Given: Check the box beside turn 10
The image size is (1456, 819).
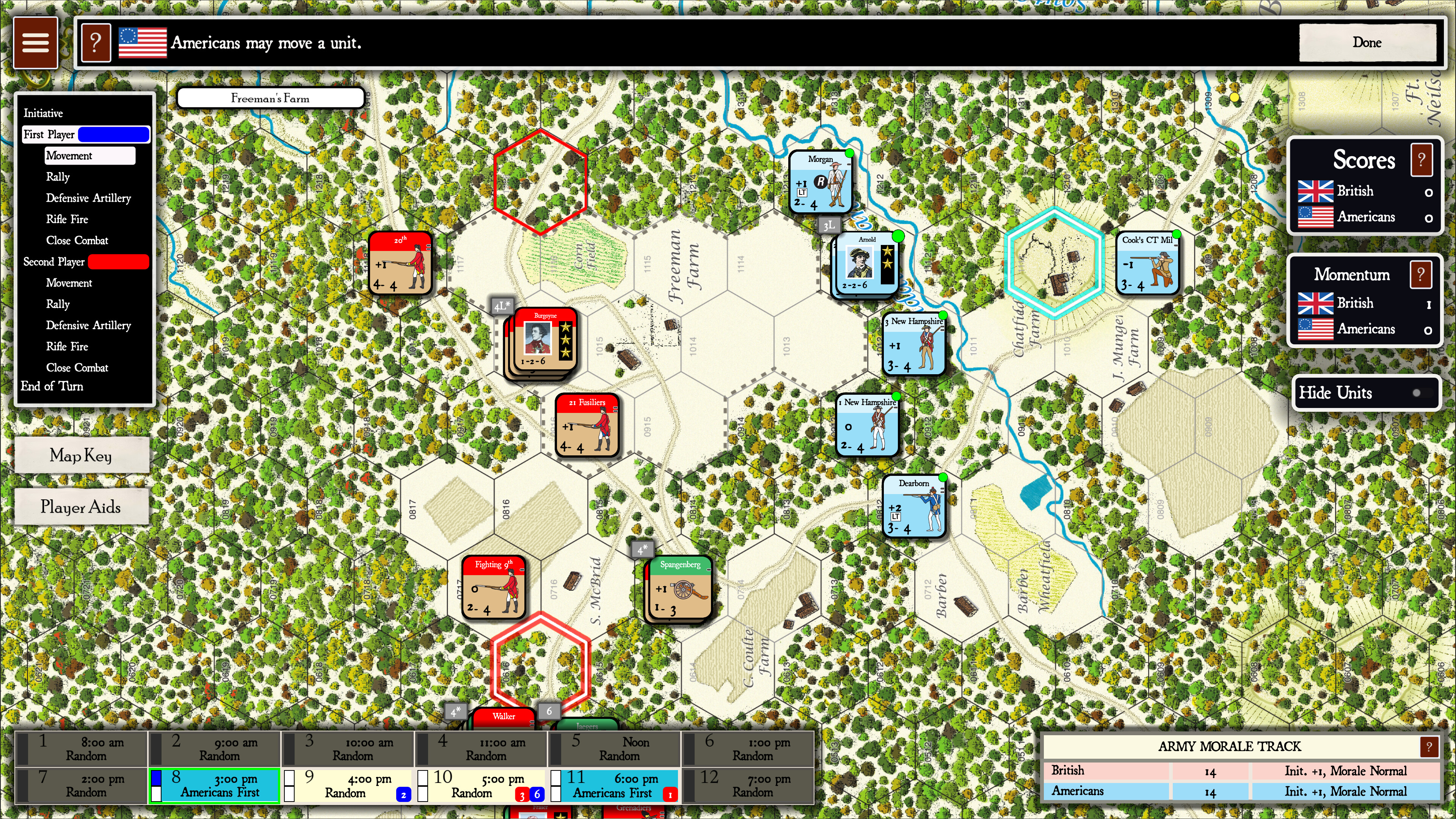Looking at the screenshot, I should point(422,786).
